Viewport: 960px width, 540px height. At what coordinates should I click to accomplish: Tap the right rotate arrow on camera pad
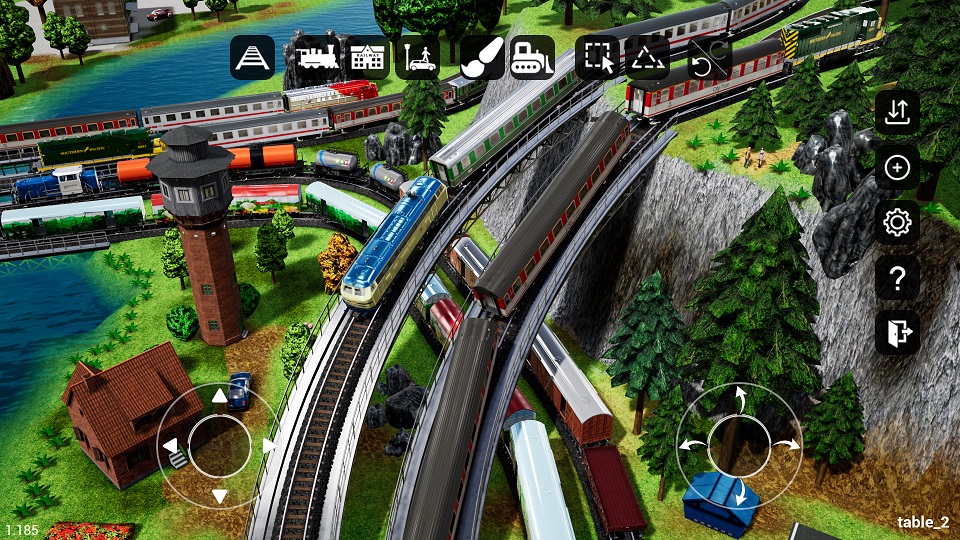(789, 444)
